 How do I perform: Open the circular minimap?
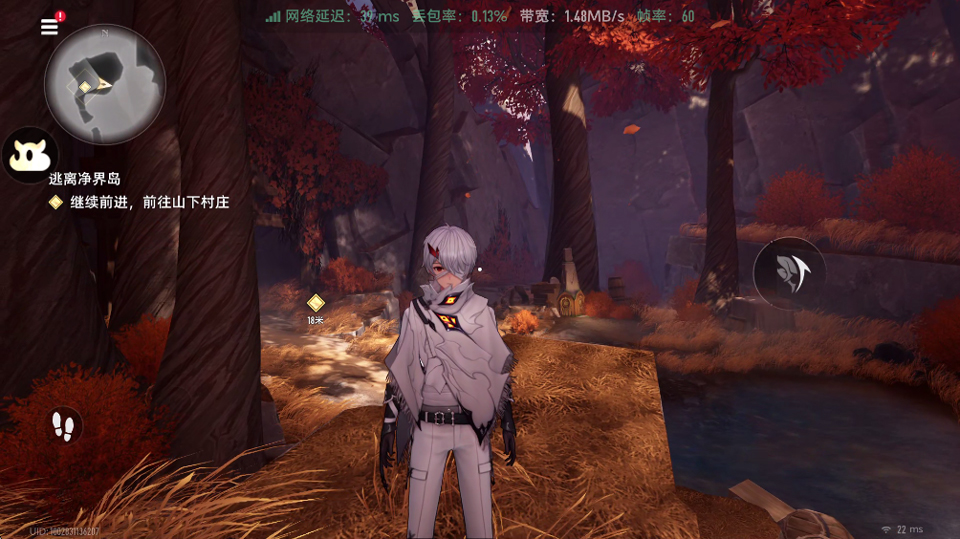pos(105,85)
